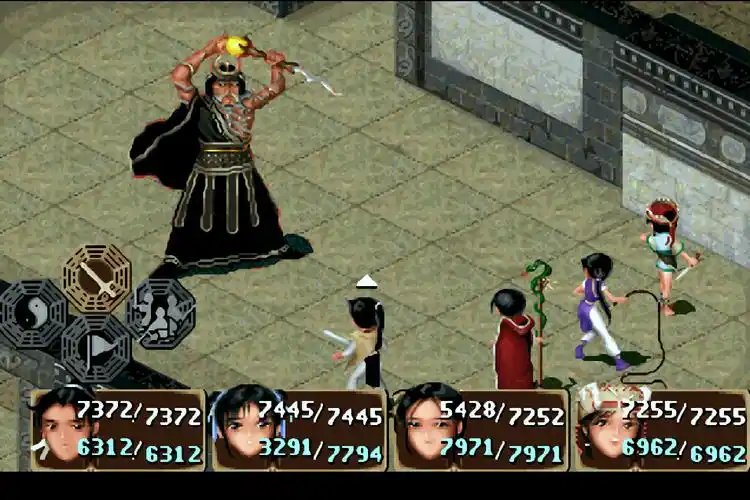Click the portrait with HP 5428/7252
This screenshot has height=500, width=750.
click(x=425, y=430)
